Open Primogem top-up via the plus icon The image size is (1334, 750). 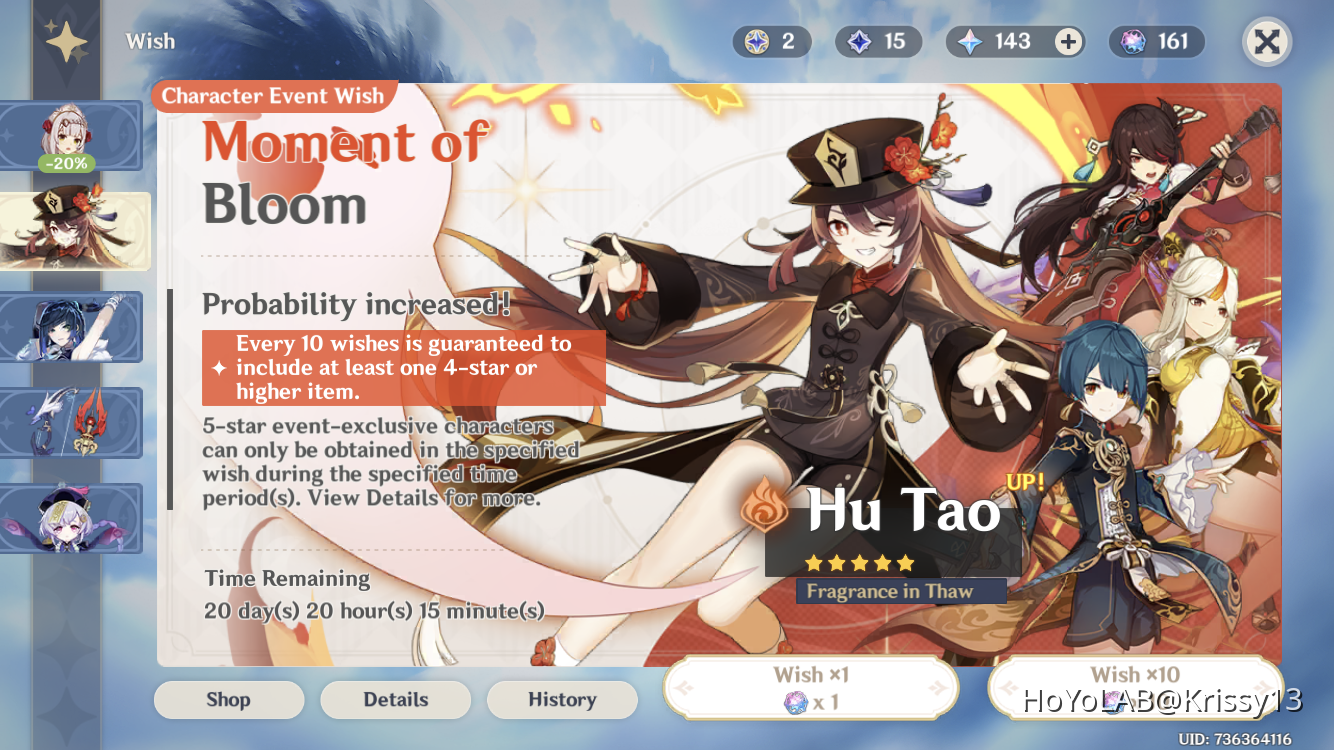coord(1068,41)
